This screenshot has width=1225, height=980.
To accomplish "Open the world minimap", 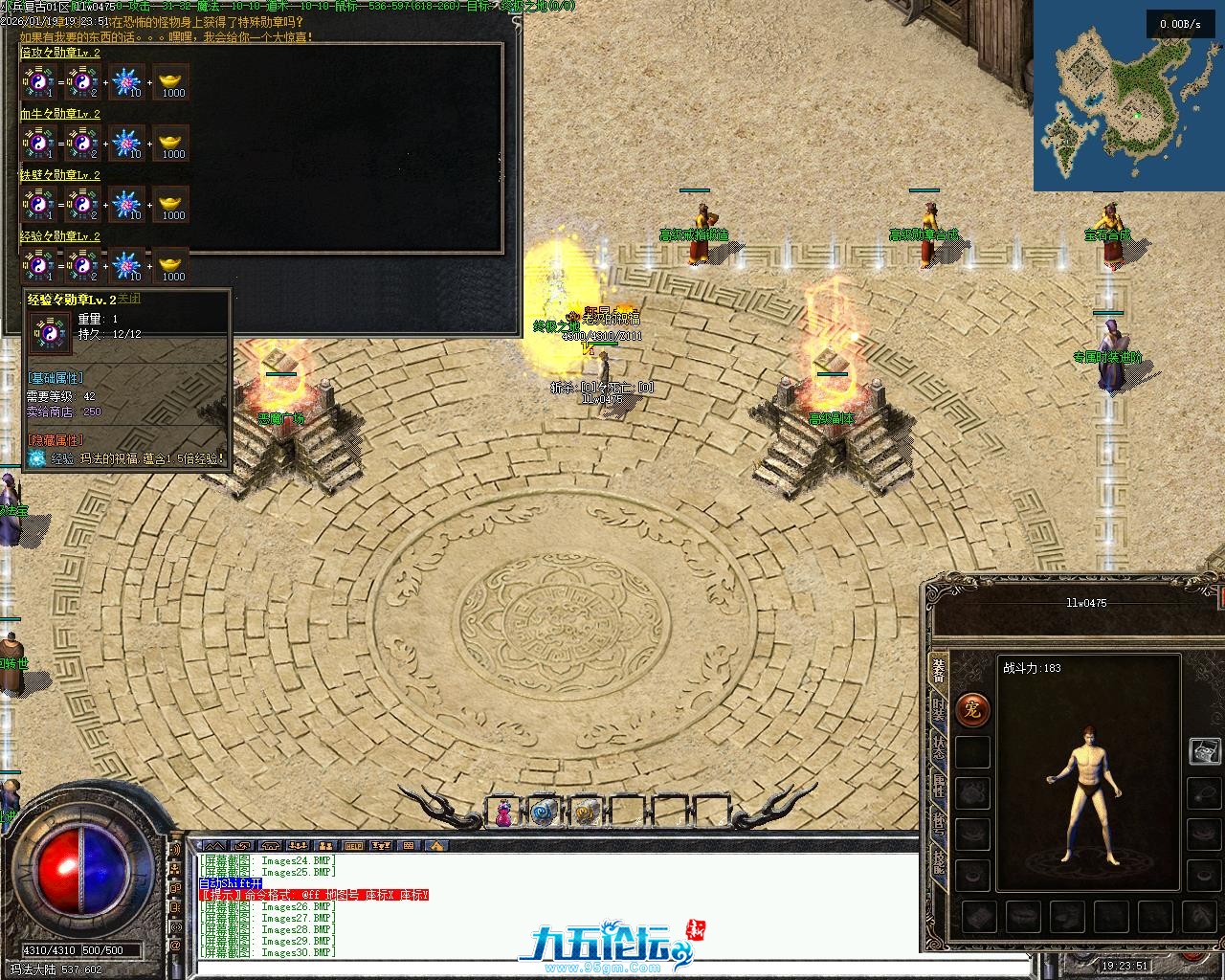I will pyautogui.click(x=1129, y=96).
